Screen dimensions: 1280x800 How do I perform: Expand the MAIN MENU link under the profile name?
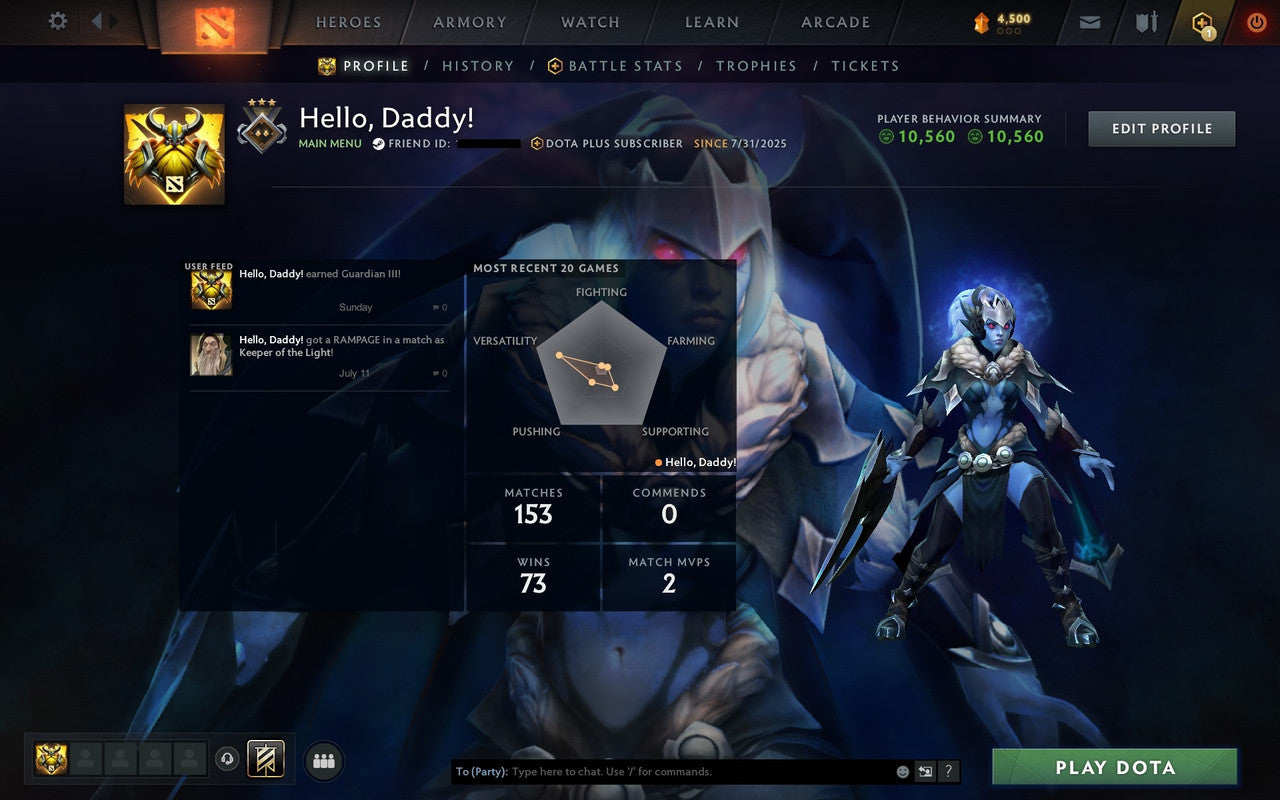[330, 143]
